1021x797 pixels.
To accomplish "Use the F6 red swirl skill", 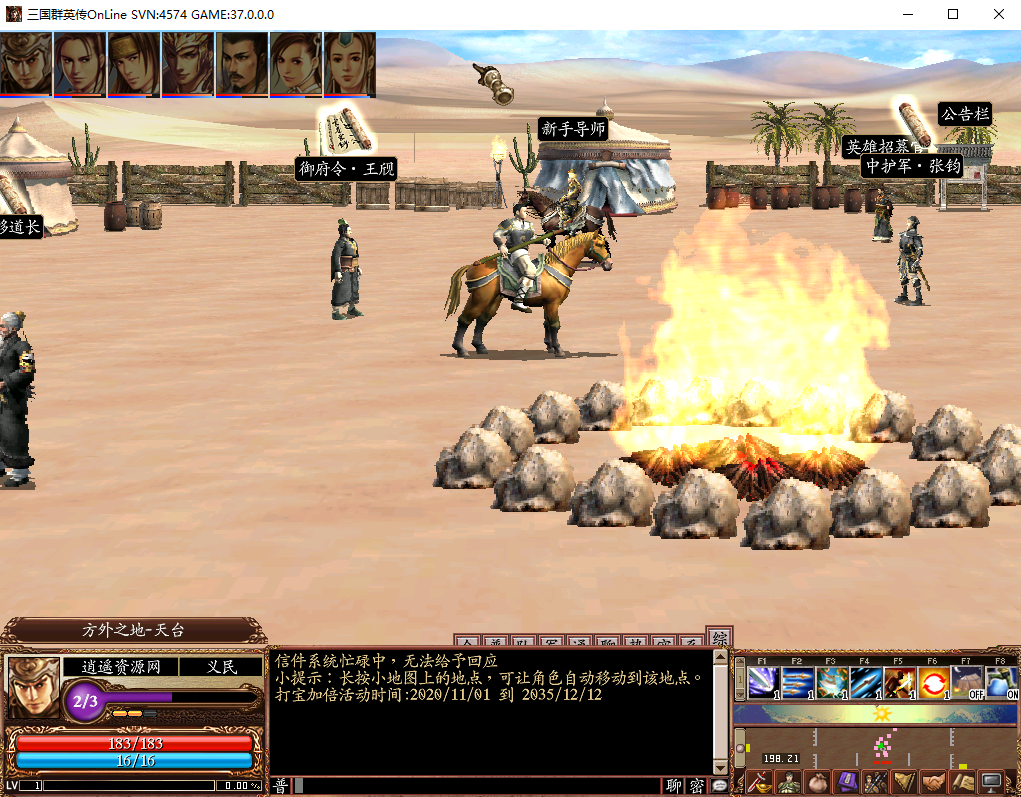I will tap(934, 682).
